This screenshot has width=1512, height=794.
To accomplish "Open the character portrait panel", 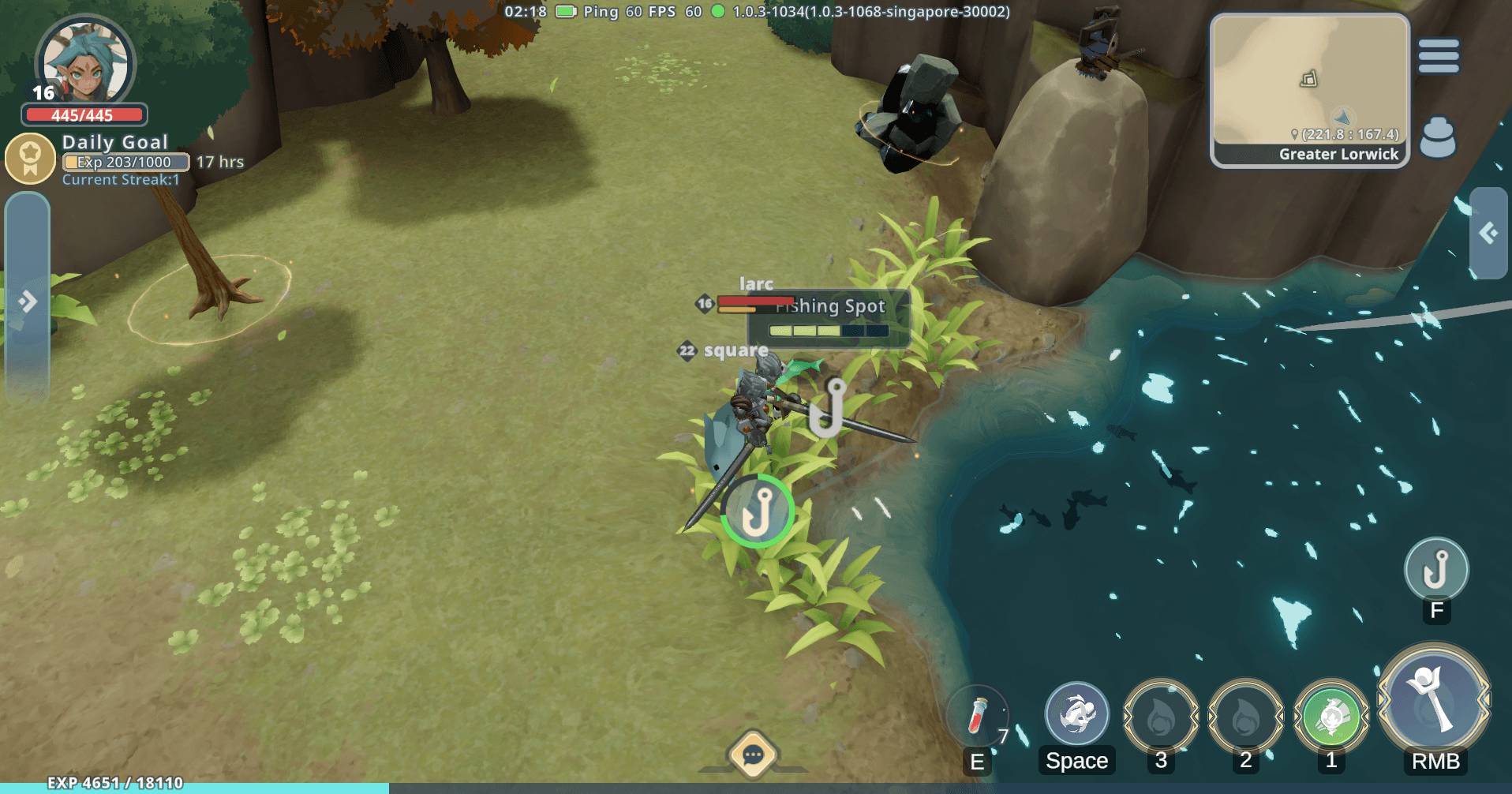I will [x=84, y=63].
